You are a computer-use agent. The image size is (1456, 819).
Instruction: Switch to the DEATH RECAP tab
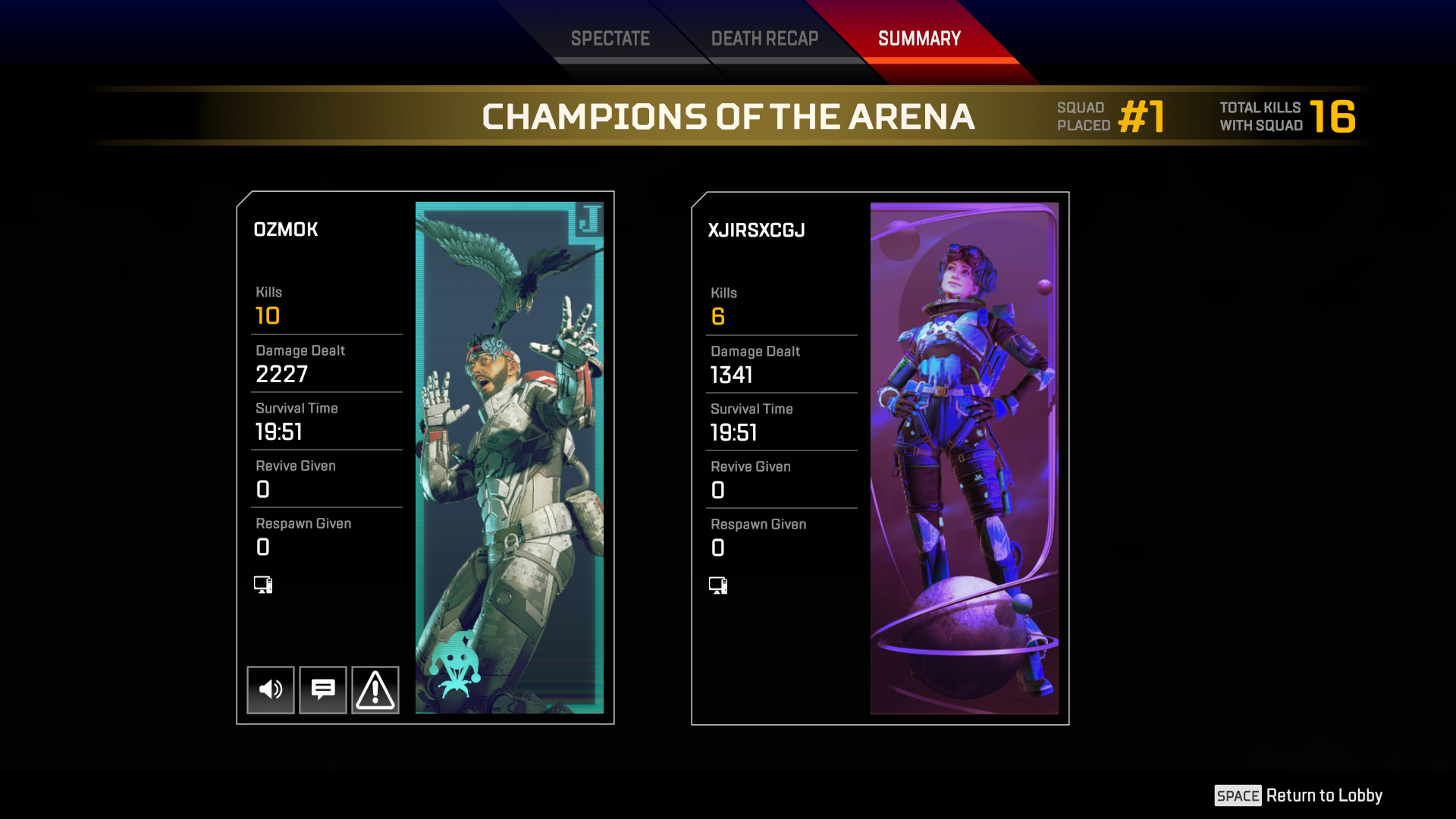click(764, 38)
